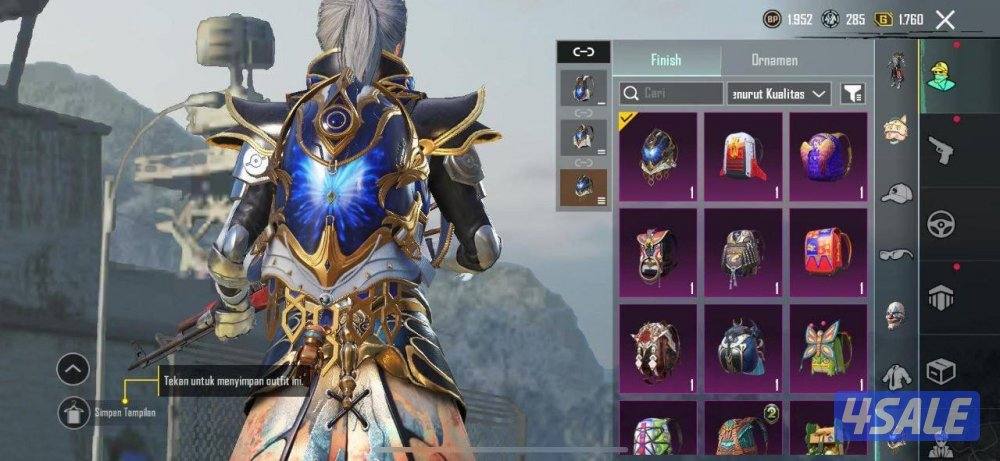Select the dark blue beetle backpack
The image size is (1000, 461).
tap(742, 347)
